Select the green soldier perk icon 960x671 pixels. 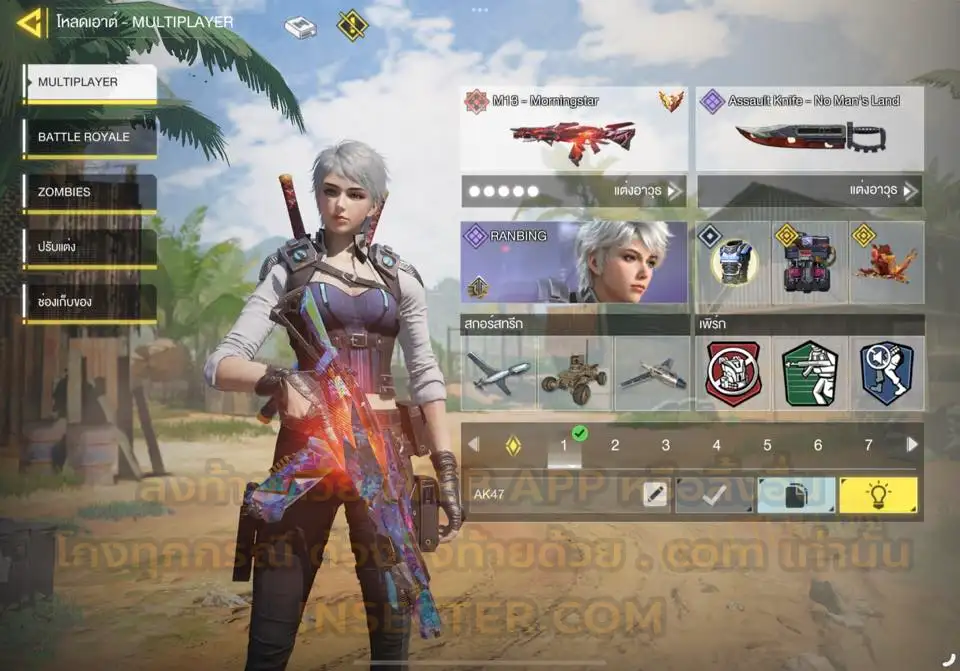click(x=809, y=374)
